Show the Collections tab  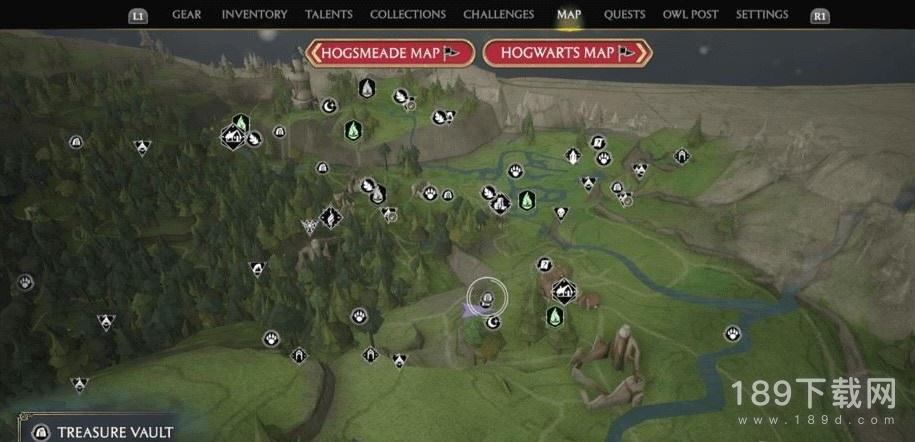pyautogui.click(x=407, y=15)
